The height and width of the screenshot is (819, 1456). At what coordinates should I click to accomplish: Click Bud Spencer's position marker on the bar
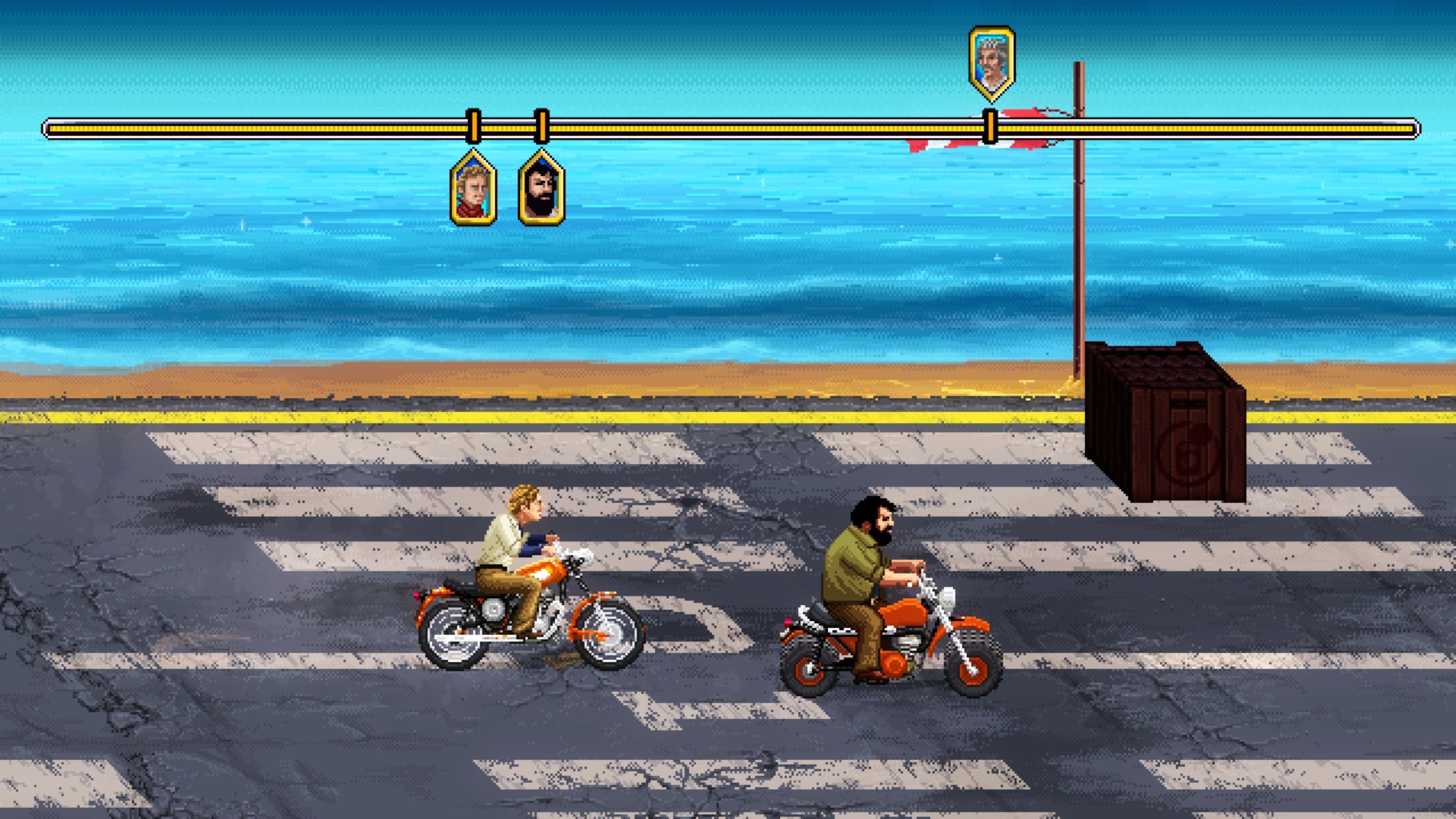click(541, 126)
